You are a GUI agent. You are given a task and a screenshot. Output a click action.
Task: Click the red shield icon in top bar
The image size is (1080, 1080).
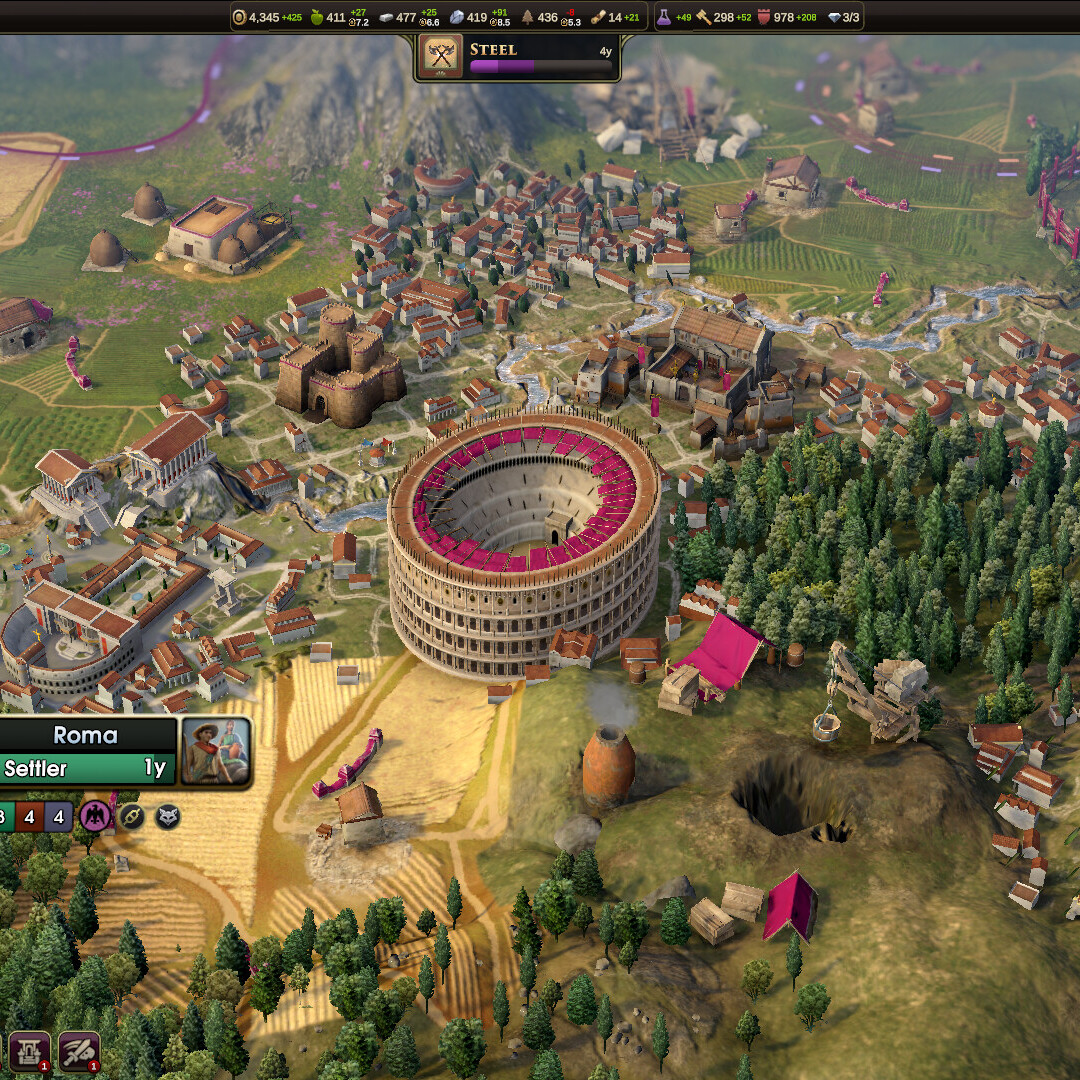click(766, 17)
